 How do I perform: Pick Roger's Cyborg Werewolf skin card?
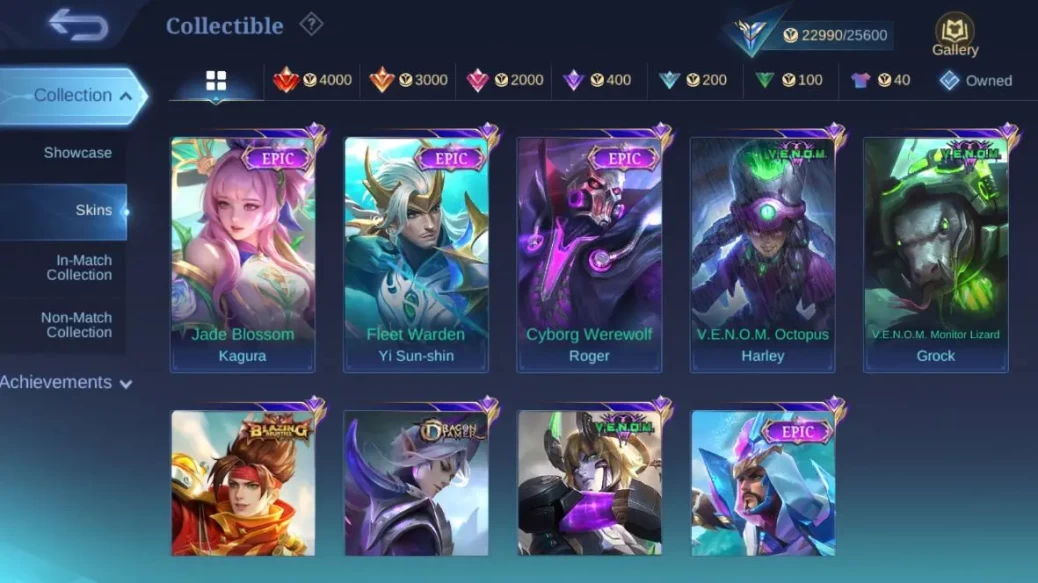point(589,254)
